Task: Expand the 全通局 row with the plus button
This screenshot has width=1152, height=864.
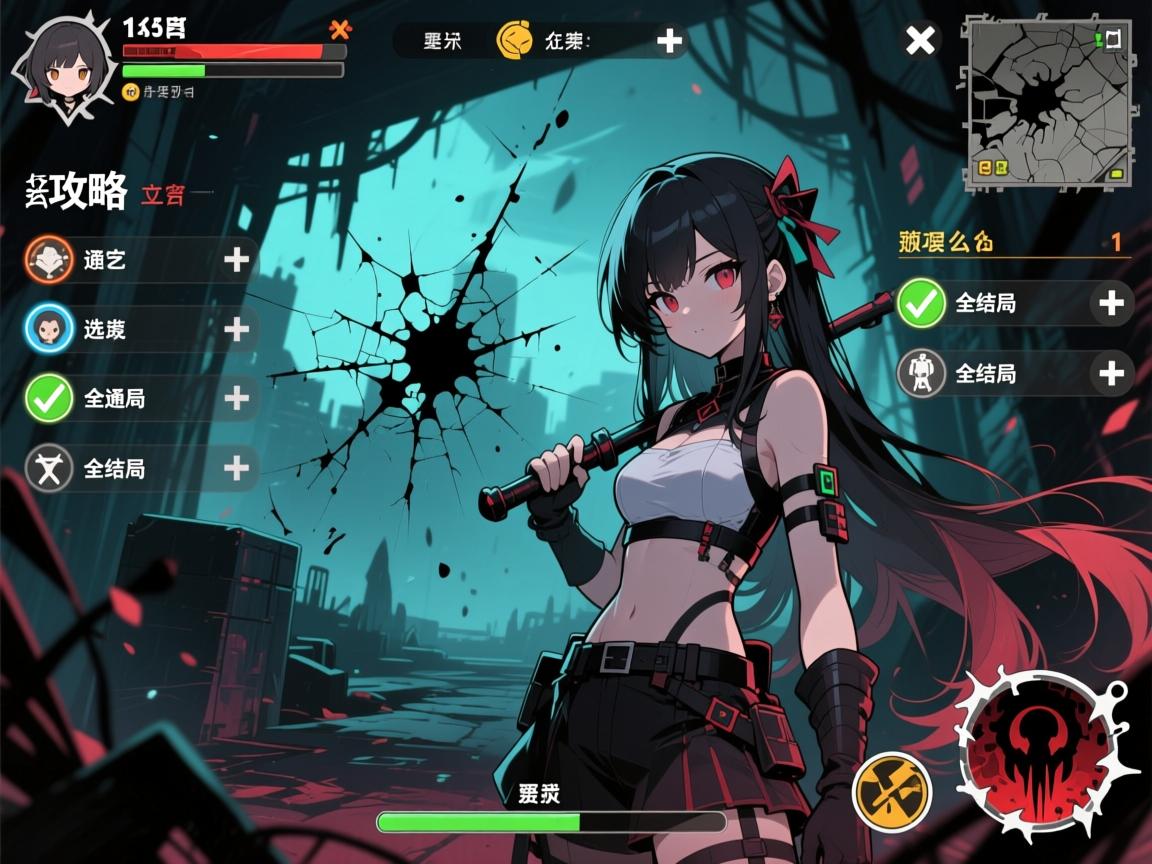Action: click(237, 398)
